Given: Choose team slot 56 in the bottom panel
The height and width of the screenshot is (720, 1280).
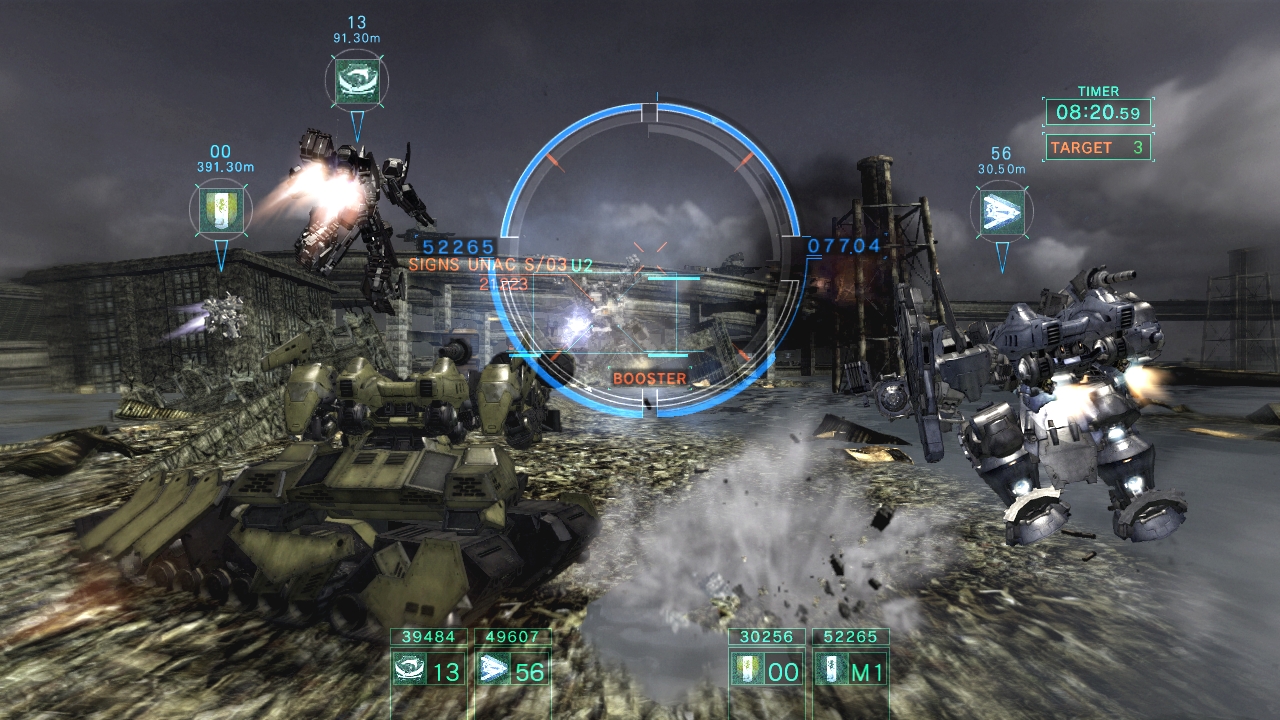Looking at the screenshot, I should pos(512,669).
